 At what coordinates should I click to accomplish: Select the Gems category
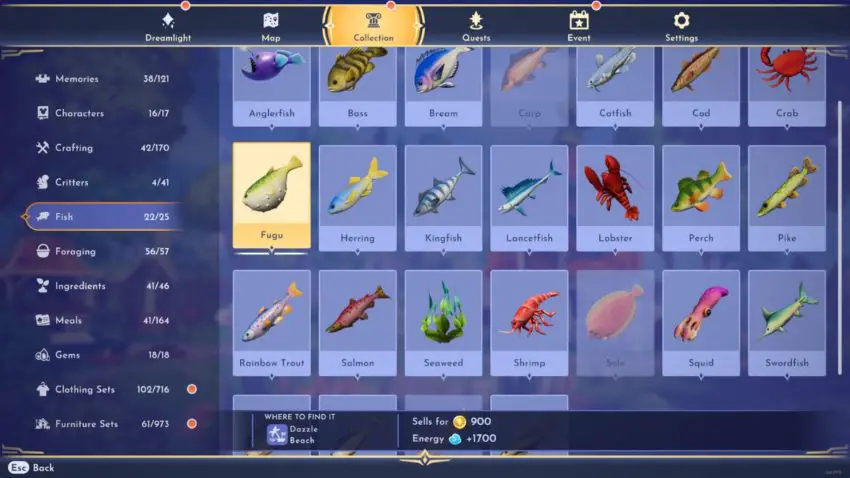point(102,355)
